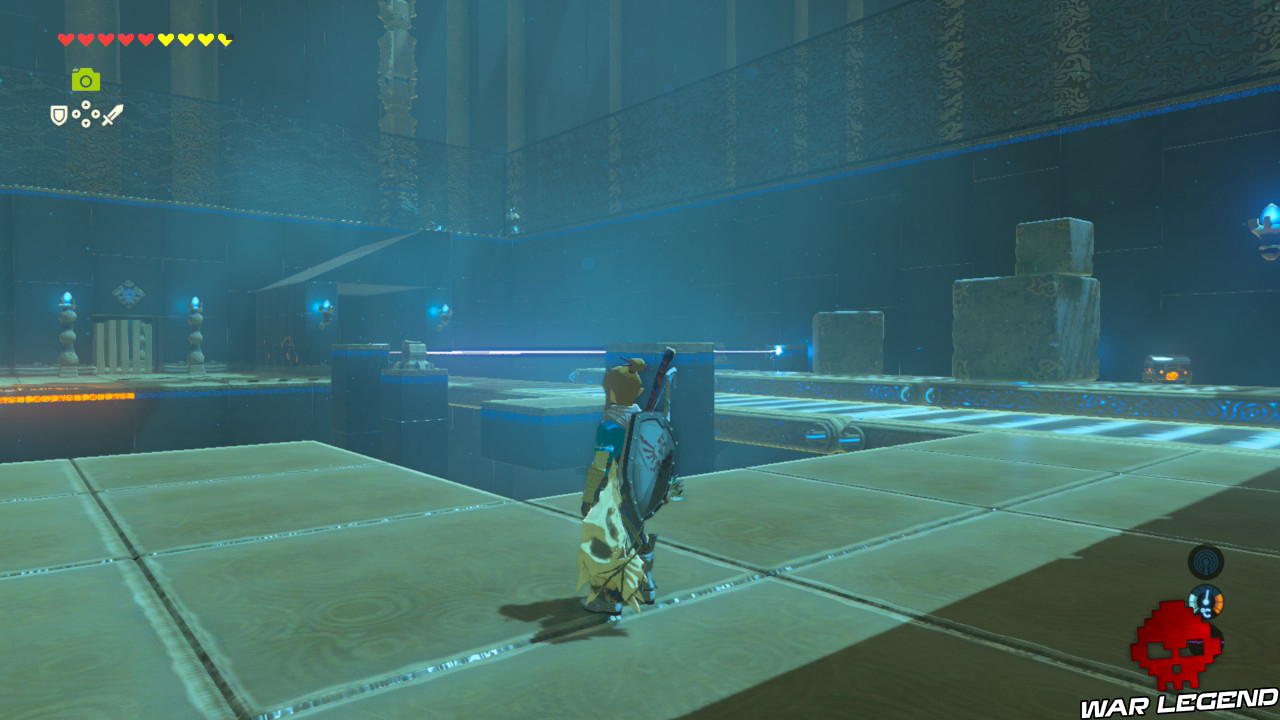Click the d-pad icon between shield and sword
The width and height of the screenshot is (1280, 720).
click(85, 114)
